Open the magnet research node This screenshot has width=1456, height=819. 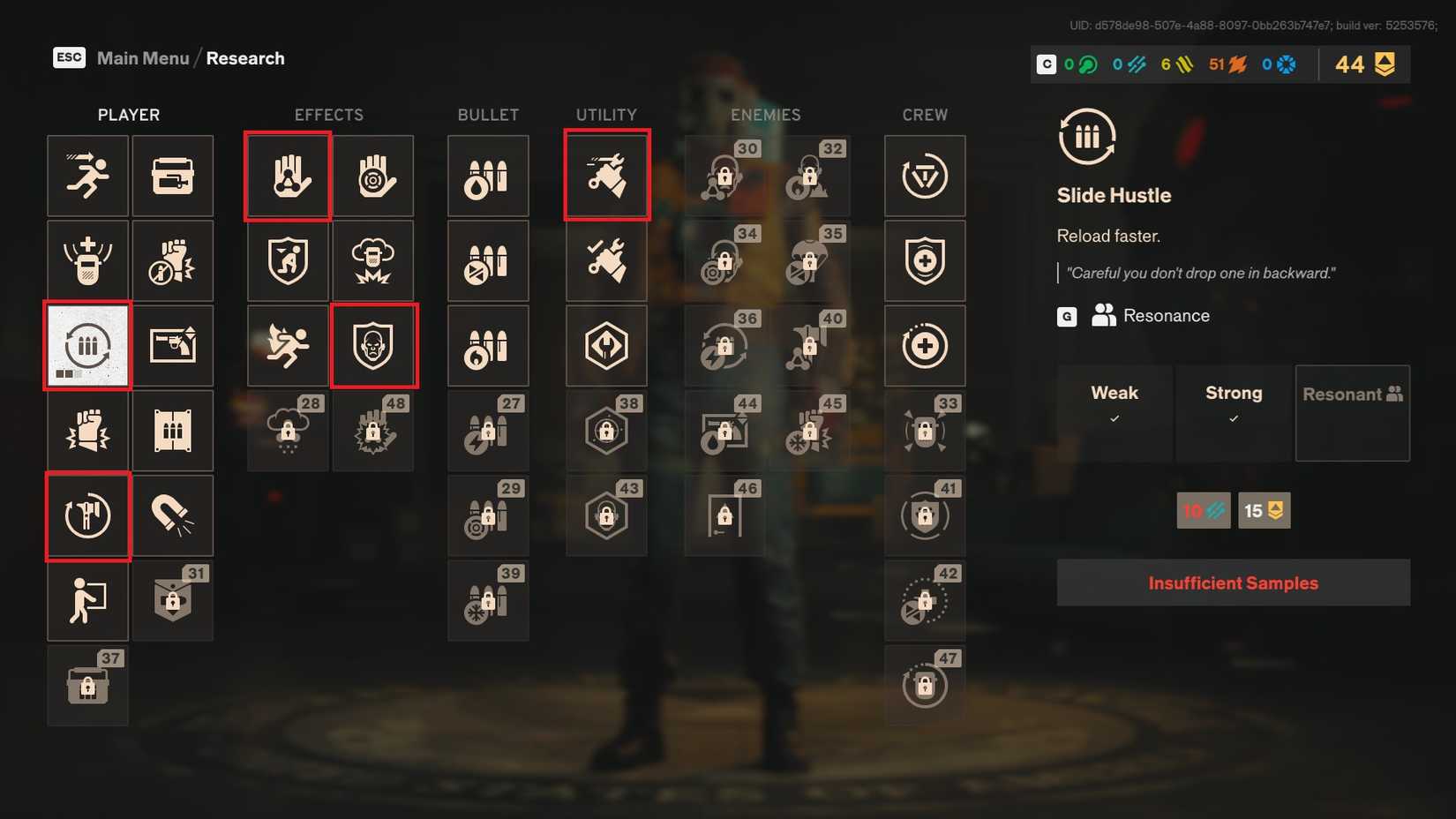point(173,515)
